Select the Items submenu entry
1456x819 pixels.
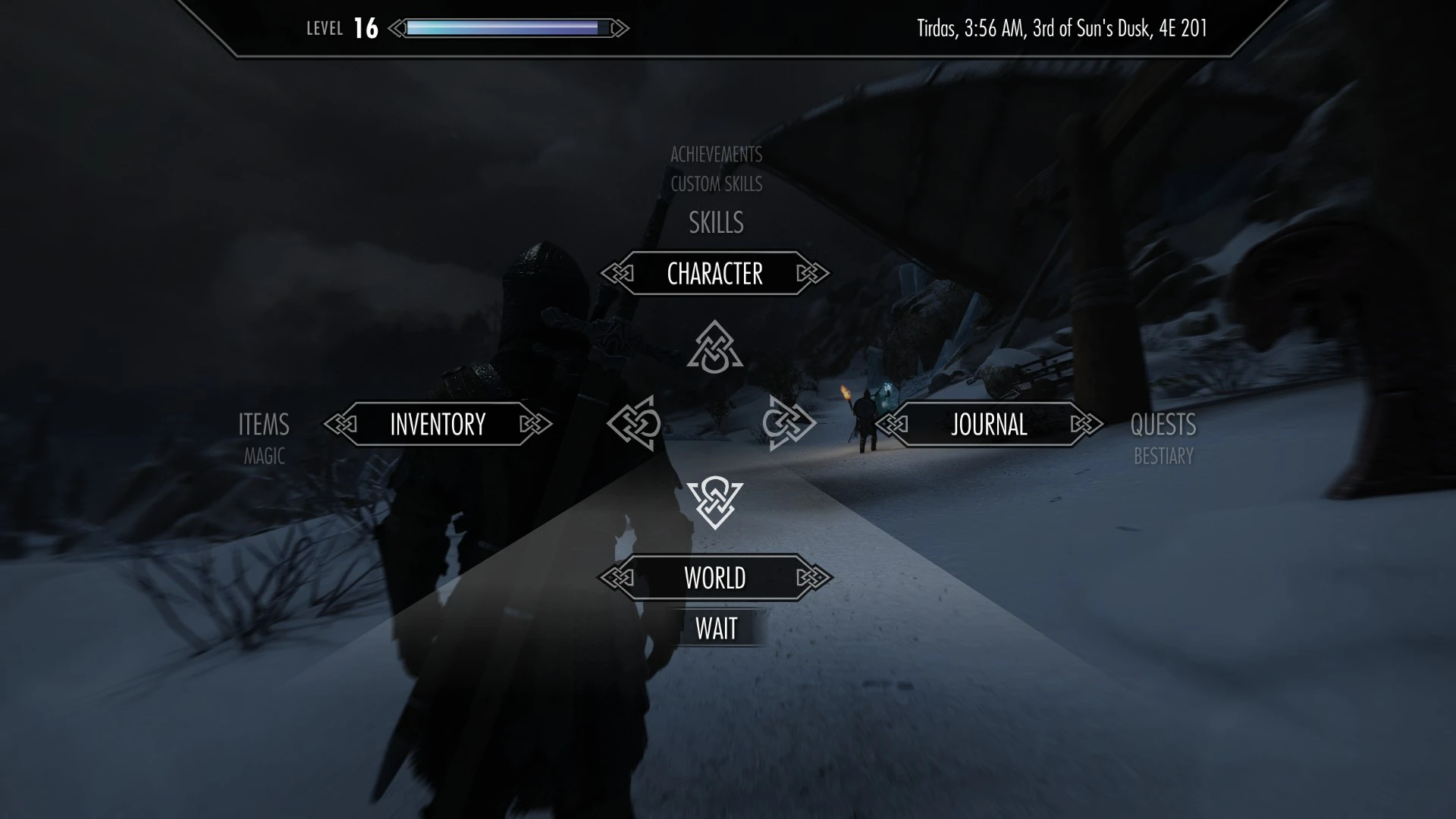pos(264,425)
